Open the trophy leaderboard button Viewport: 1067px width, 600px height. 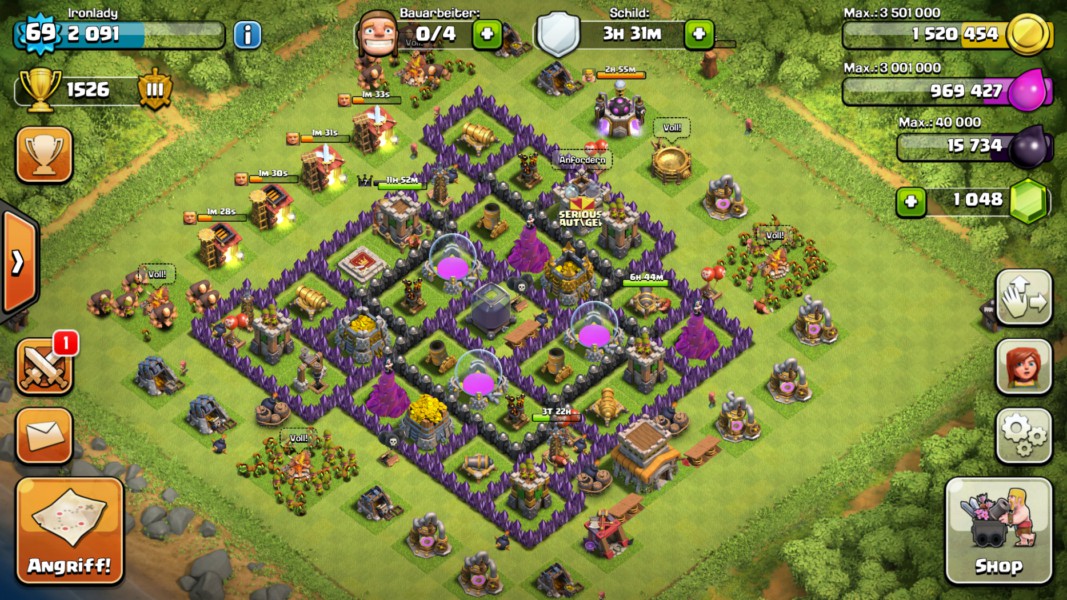point(44,154)
